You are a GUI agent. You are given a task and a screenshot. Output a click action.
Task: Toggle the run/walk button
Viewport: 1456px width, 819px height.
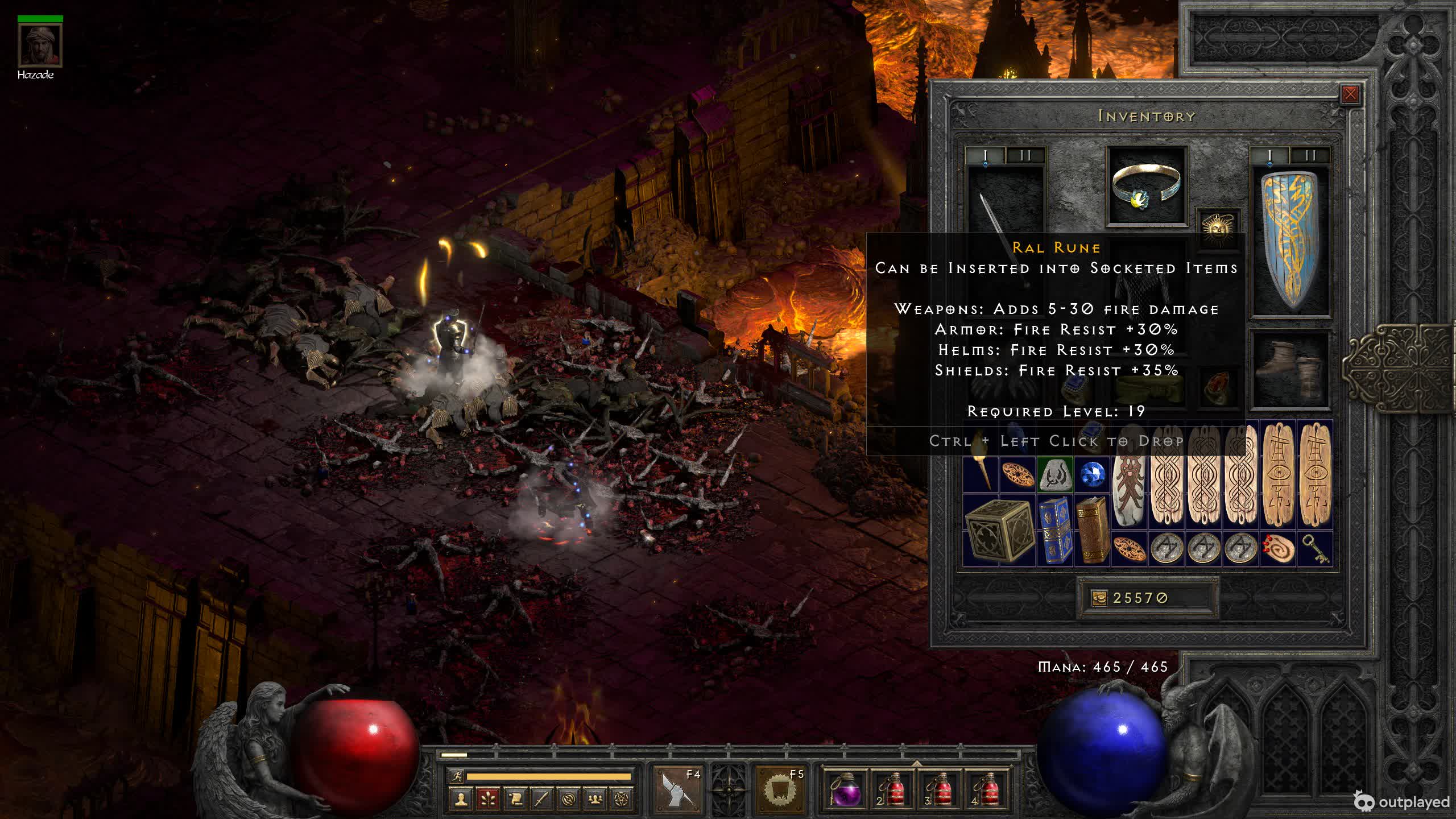pos(457,776)
